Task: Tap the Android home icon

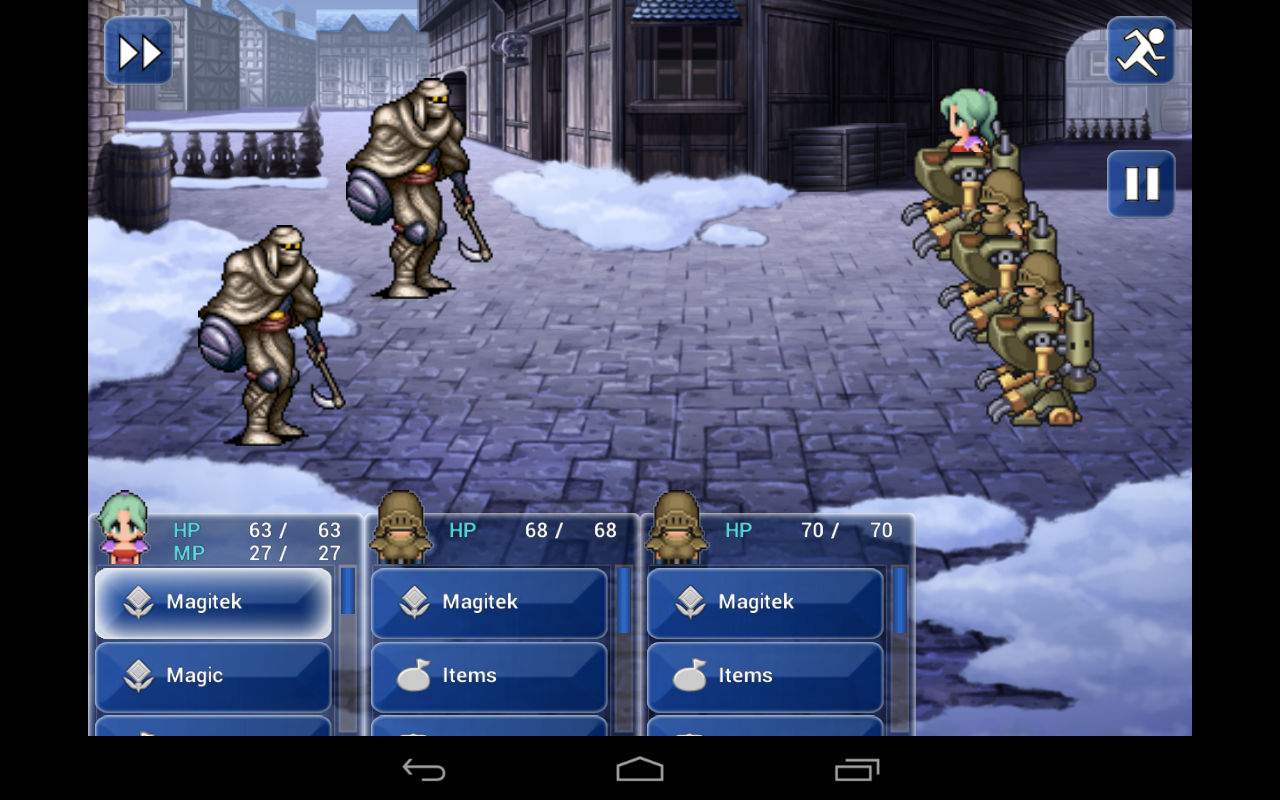Action: (x=640, y=770)
